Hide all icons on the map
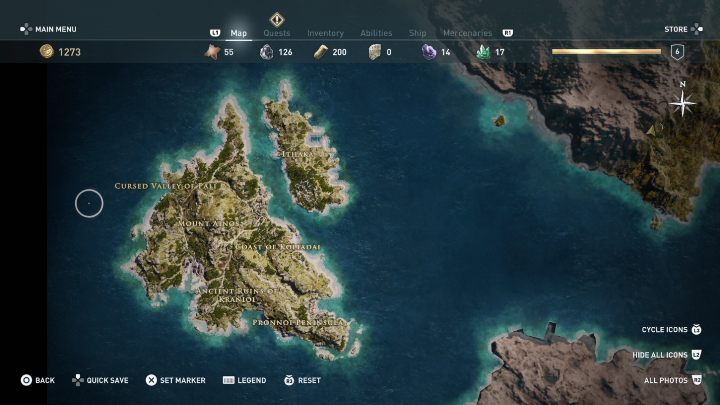 661,355
